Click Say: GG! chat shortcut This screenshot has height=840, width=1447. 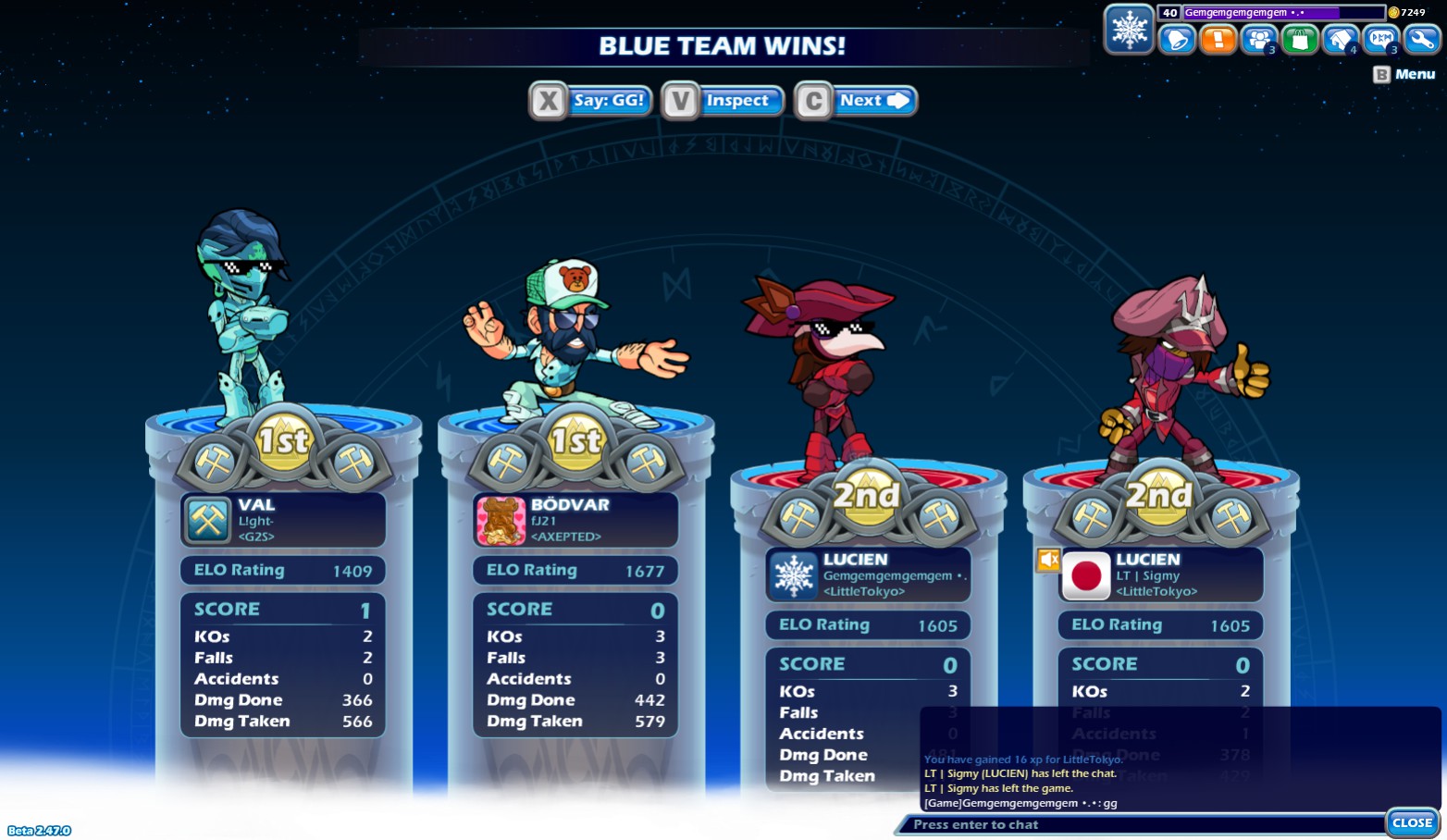tap(608, 100)
